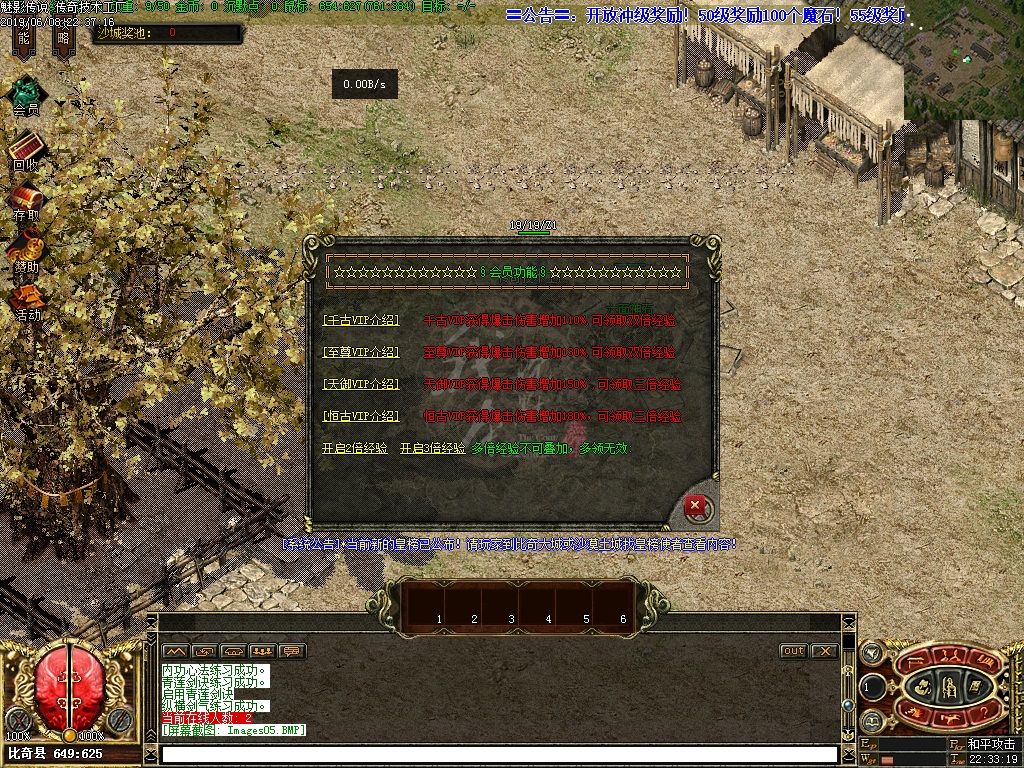Close the 会员功能 dialog with red X
The image size is (1024, 768).
(694, 506)
